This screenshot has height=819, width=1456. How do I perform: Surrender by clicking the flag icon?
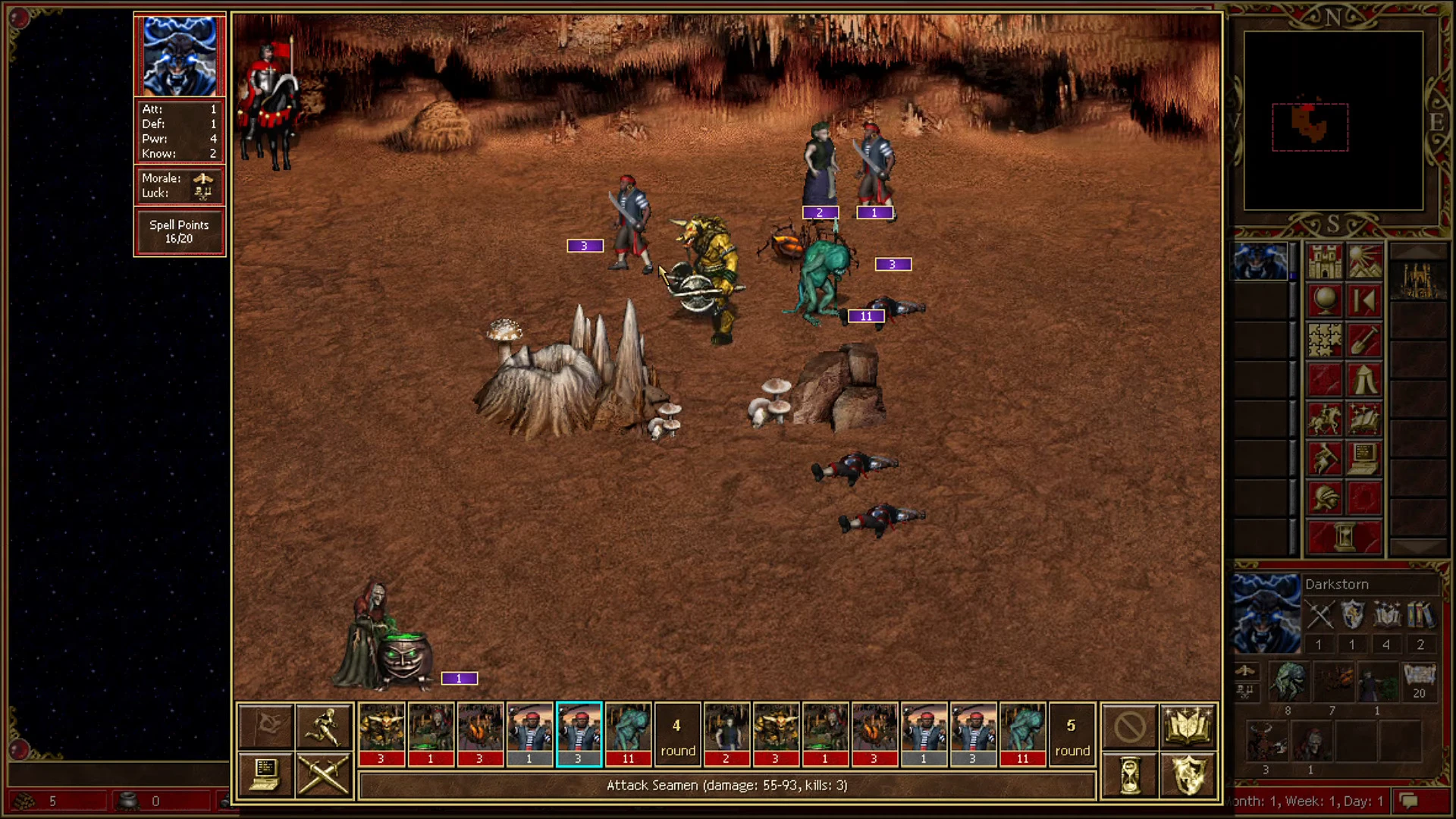(x=265, y=726)
